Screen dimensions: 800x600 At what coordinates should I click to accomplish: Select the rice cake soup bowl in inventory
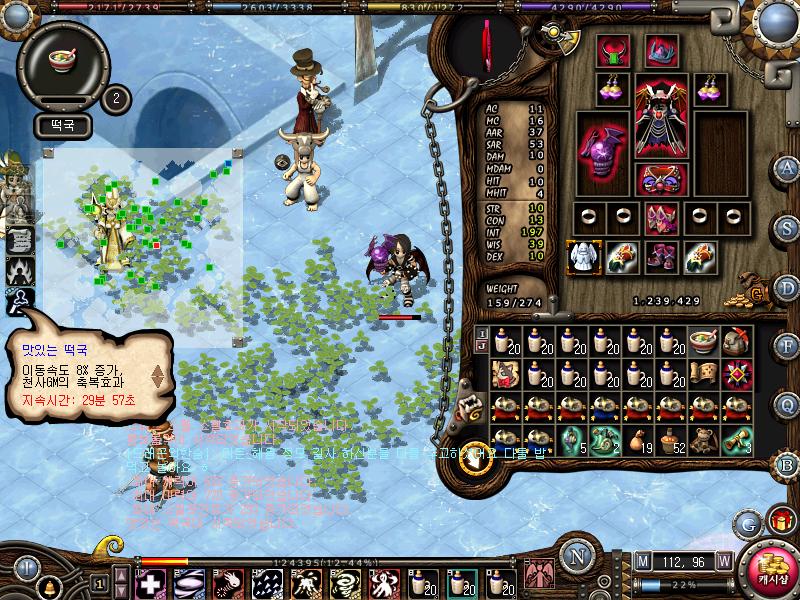click(702, 342)
